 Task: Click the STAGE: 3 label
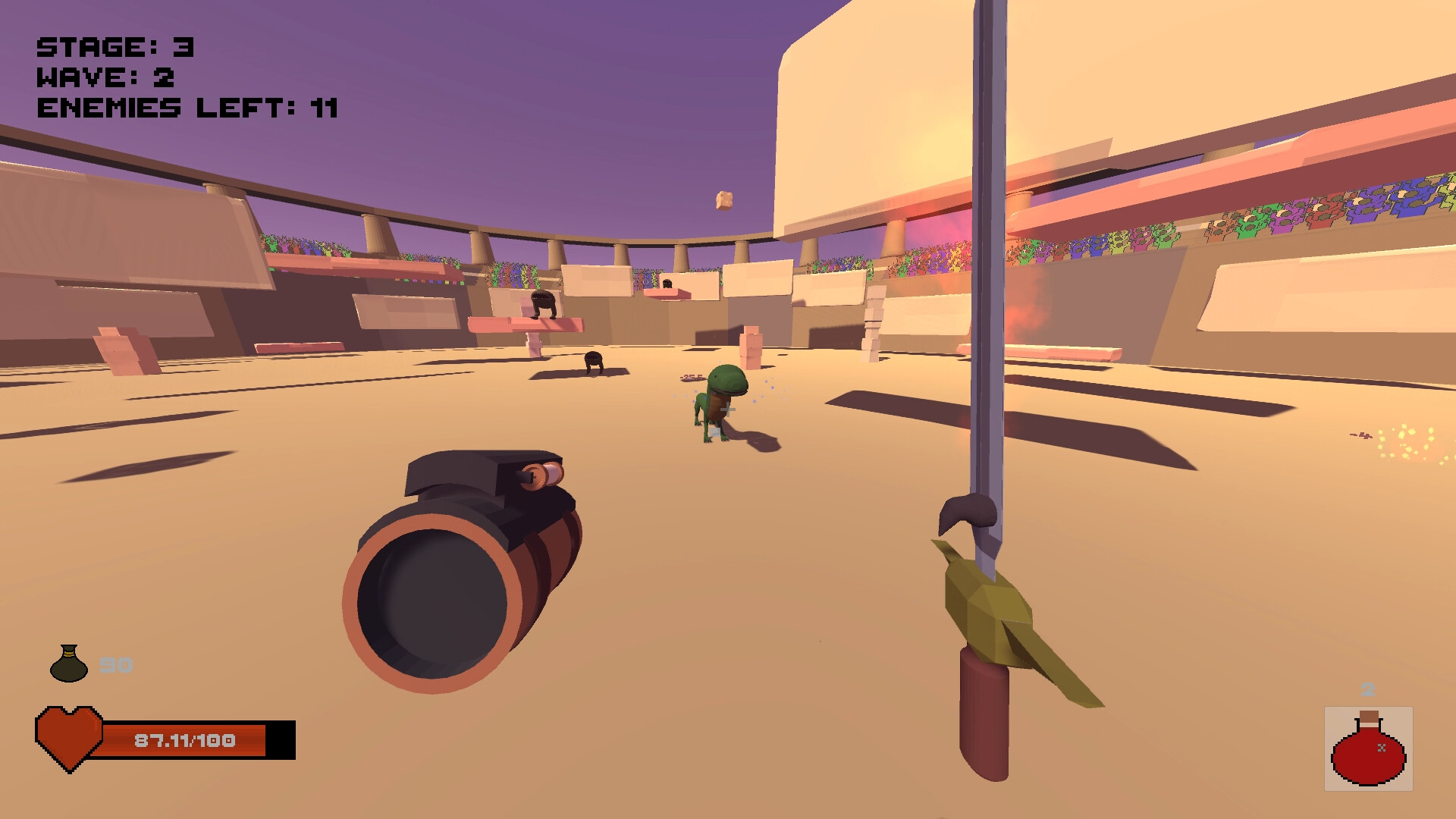(x=114, y=45)
